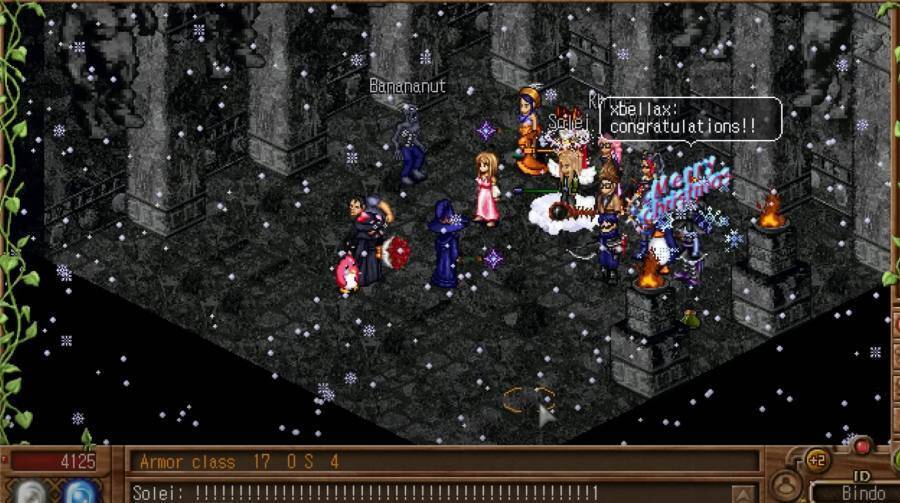900x503 pixels.
Task: Select the blue orb icon
Action: pyautogui.click(x=79, y=492)
